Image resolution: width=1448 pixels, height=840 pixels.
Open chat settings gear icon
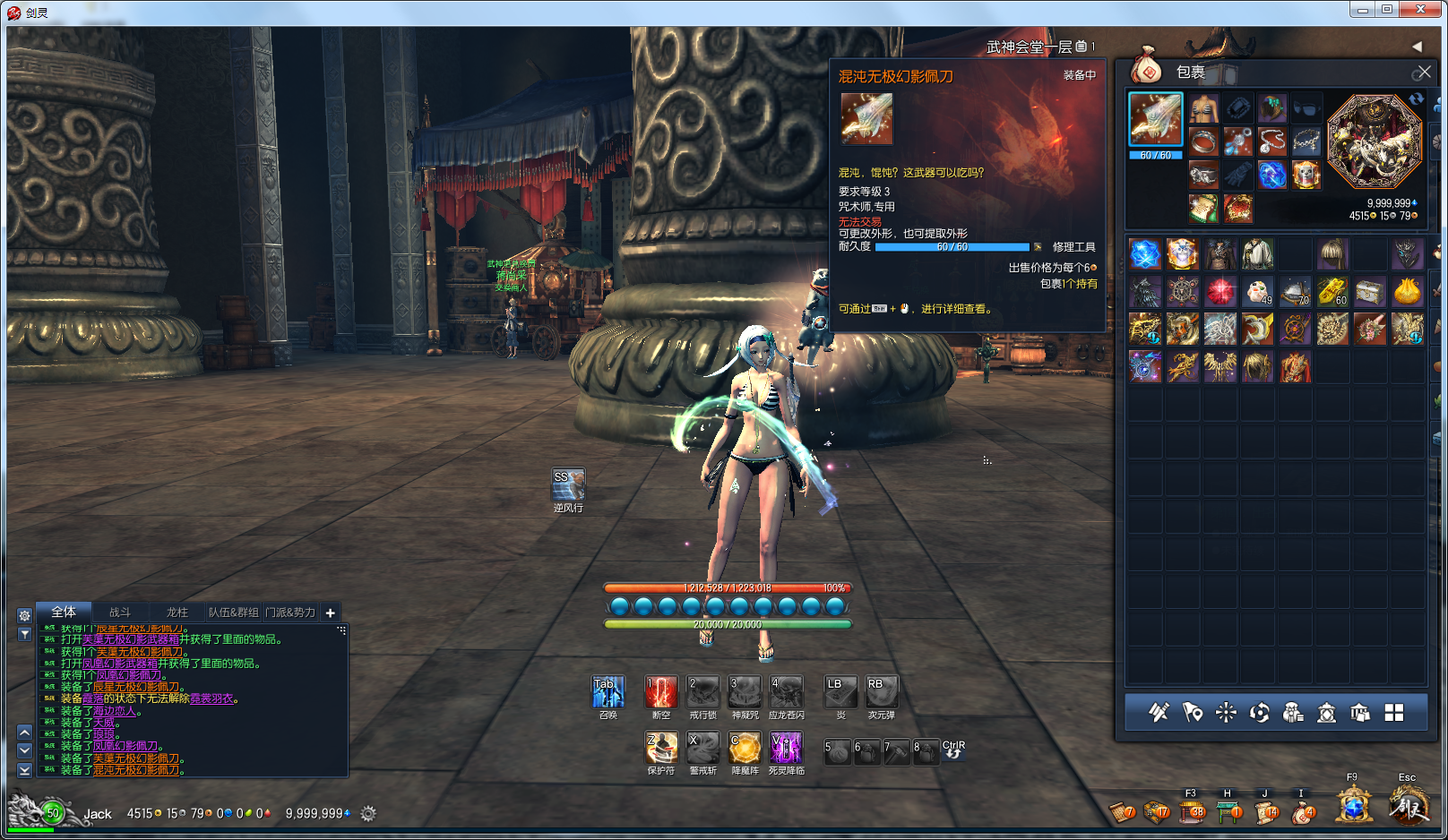[x=25, y=615]
